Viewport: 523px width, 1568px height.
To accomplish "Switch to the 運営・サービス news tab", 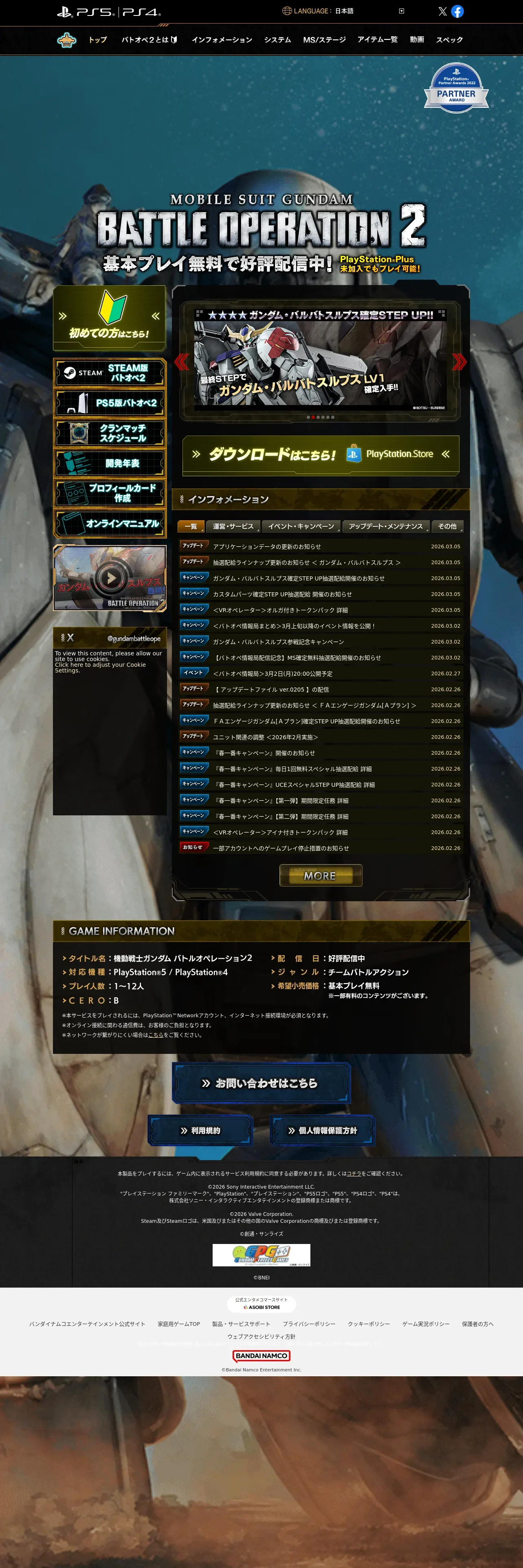I will [x=233, y=526].
